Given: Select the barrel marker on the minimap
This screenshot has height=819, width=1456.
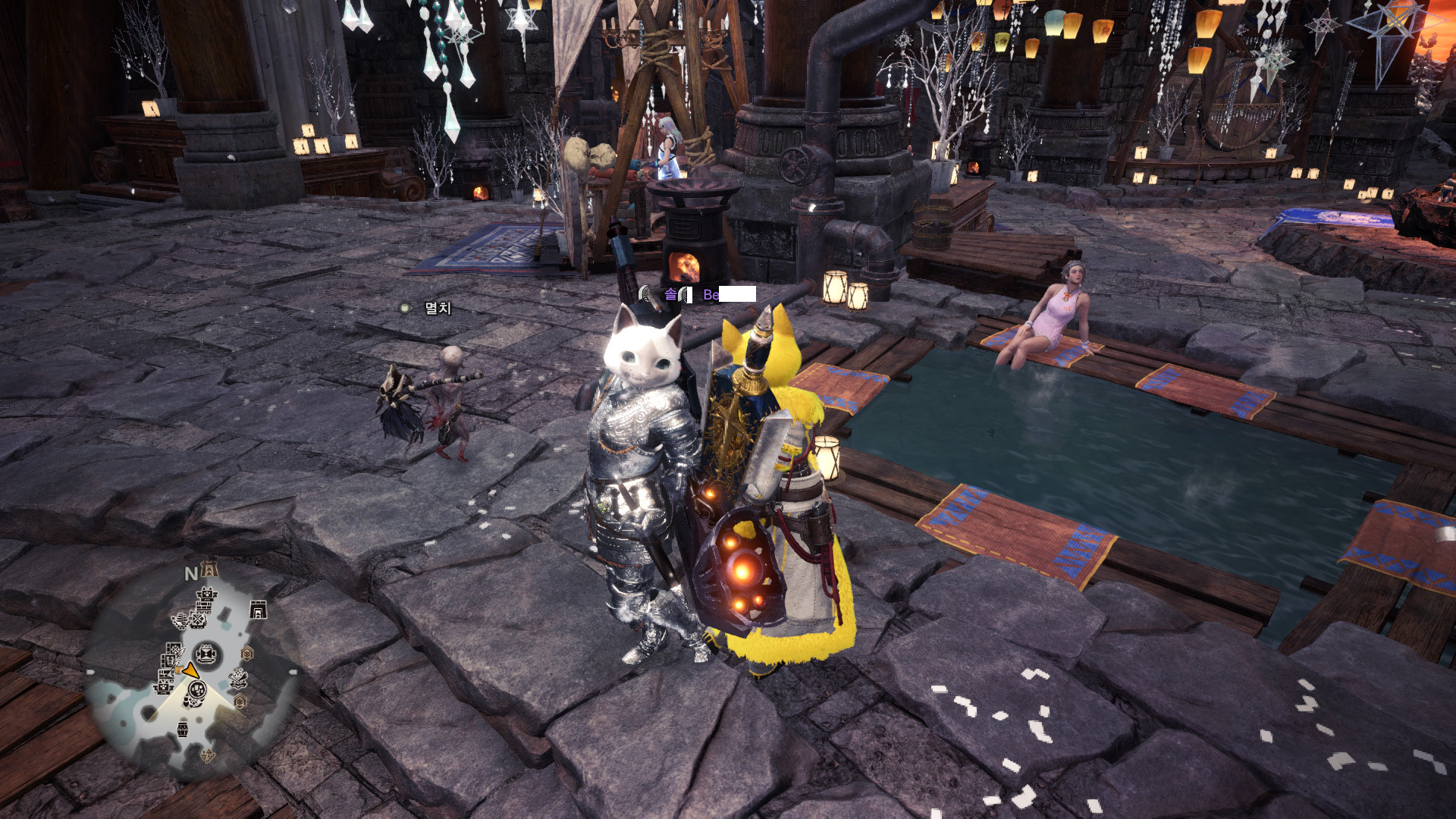Looking at the screenshot, I should coord(183,730).
